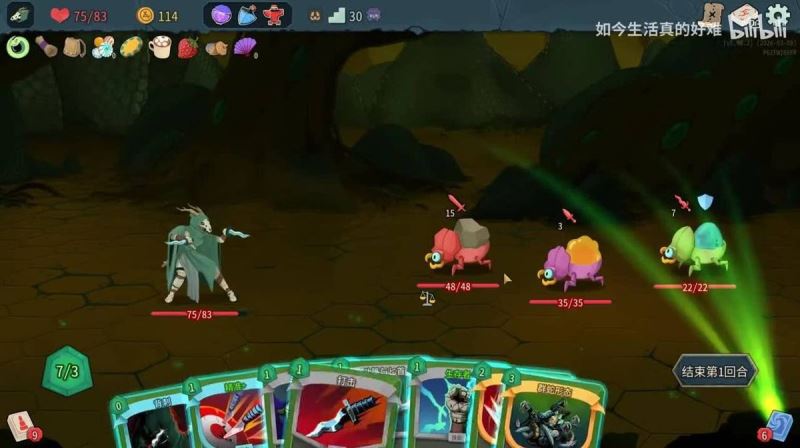Inspect the green snake ring relic
The height and width of the screenshot is (448, 800).
tap(17, 47)
